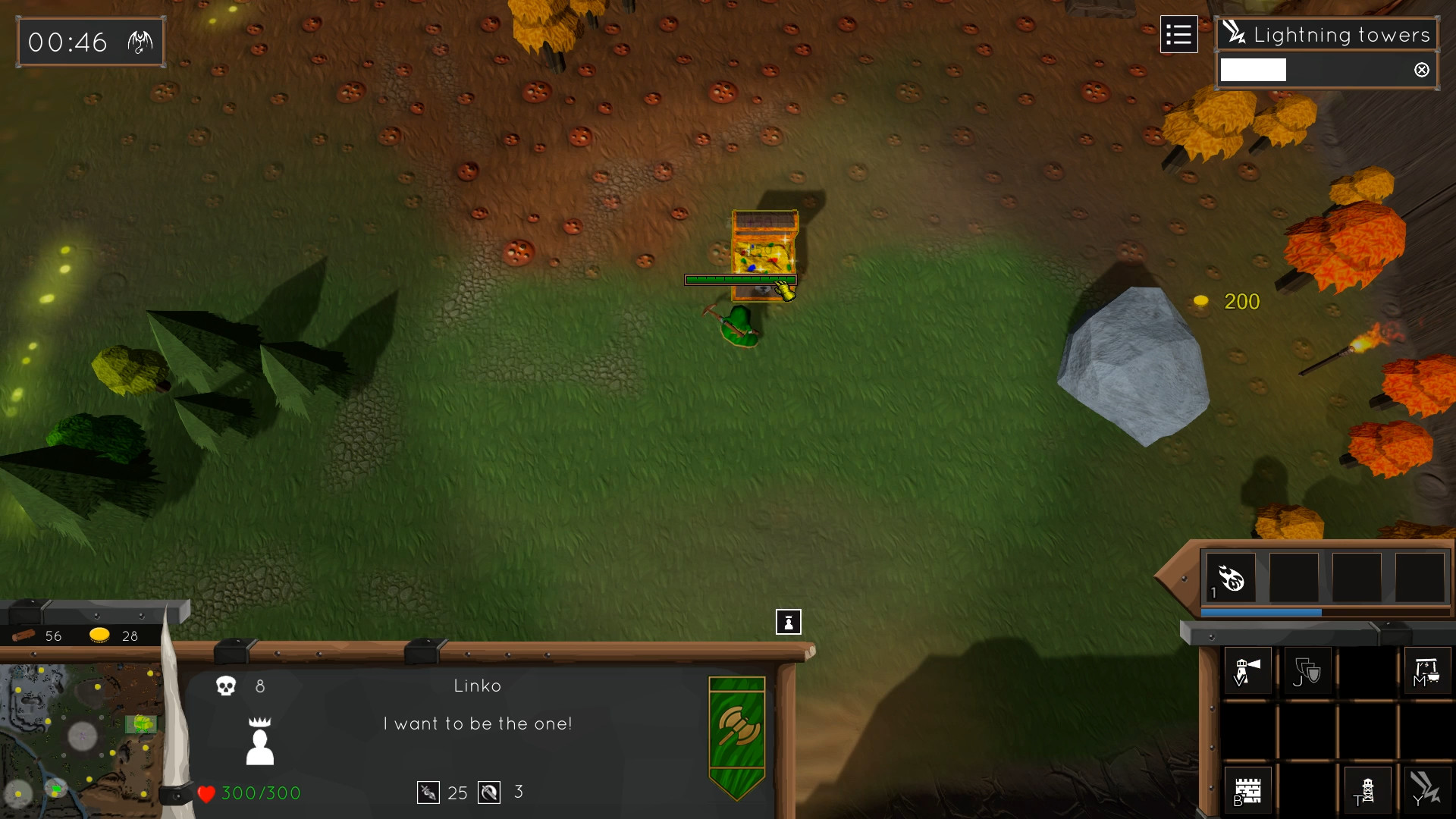Viewport: 1456px width, 819px height.
Task: Select the double-shield upgrade icon labeled J
Action: pyautogui.click(x=1306, y=670)
